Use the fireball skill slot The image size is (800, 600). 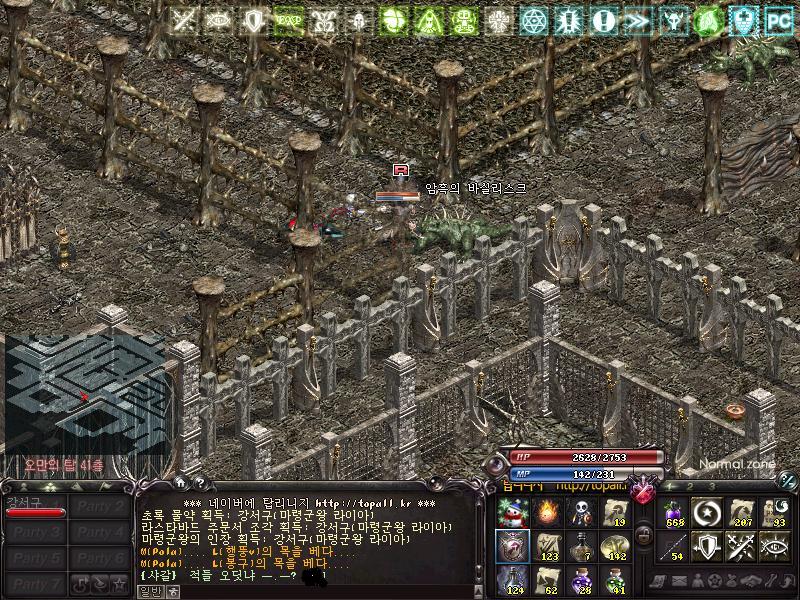546,513
